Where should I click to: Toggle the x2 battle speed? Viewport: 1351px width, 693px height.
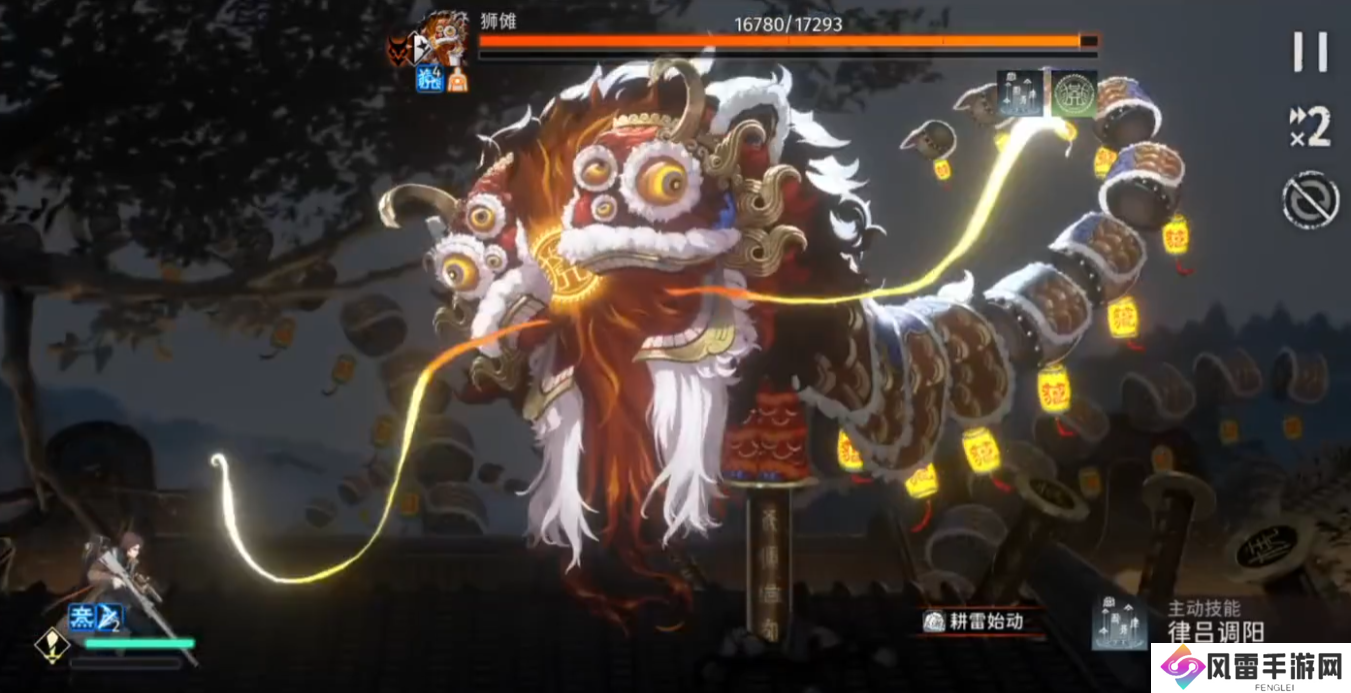(x=1310, y=127)
